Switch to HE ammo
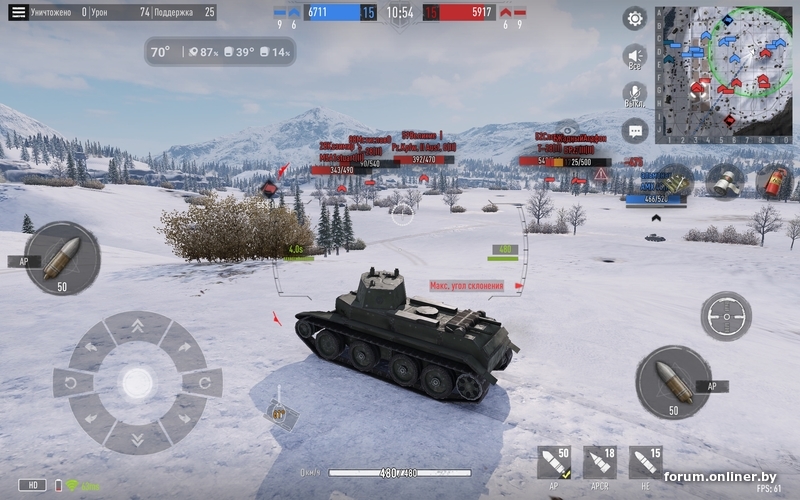 point(645,463)
